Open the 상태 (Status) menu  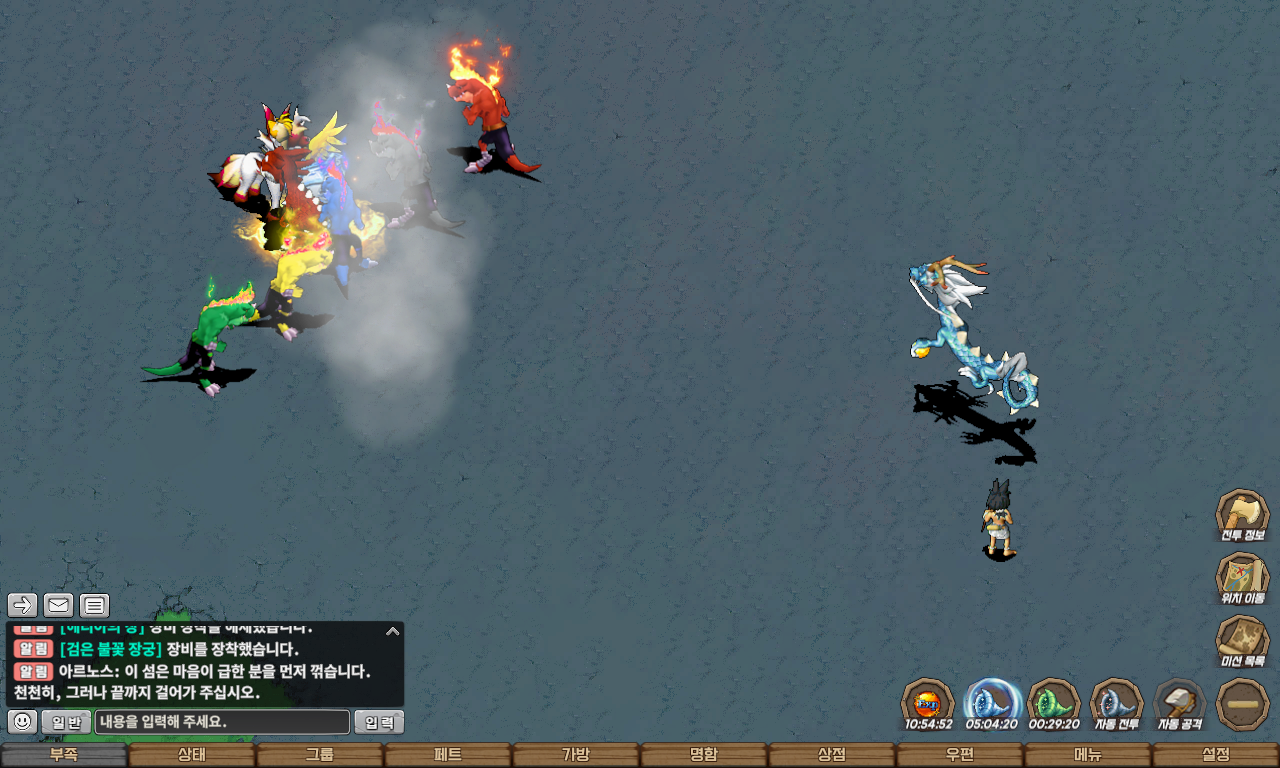(192, 755)
